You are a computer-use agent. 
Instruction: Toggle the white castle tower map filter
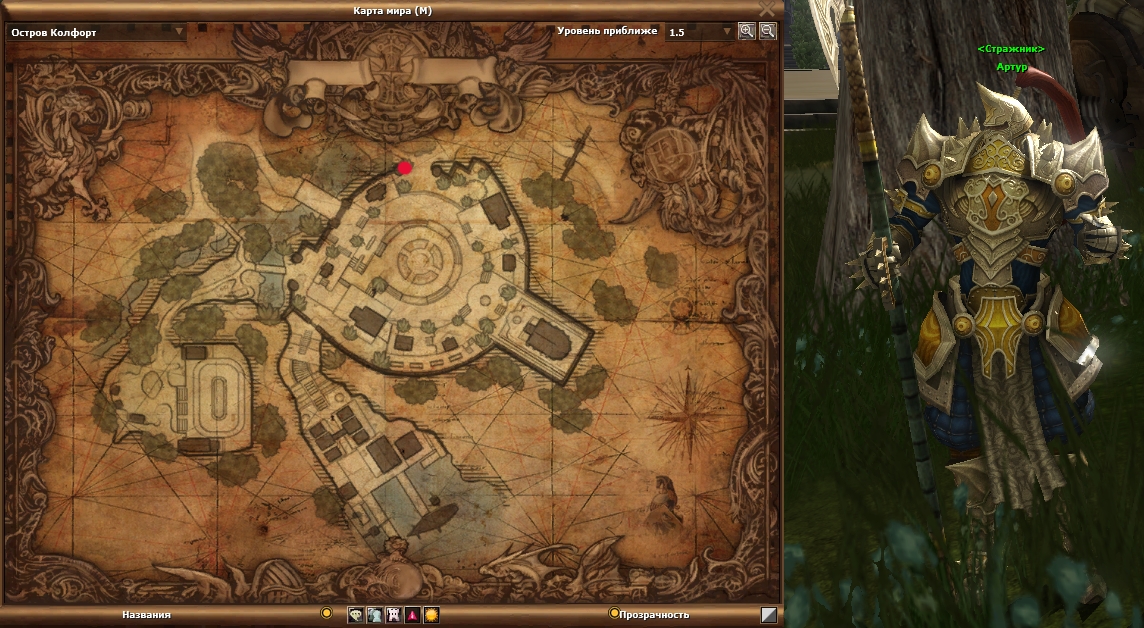(x=393, y=615)
